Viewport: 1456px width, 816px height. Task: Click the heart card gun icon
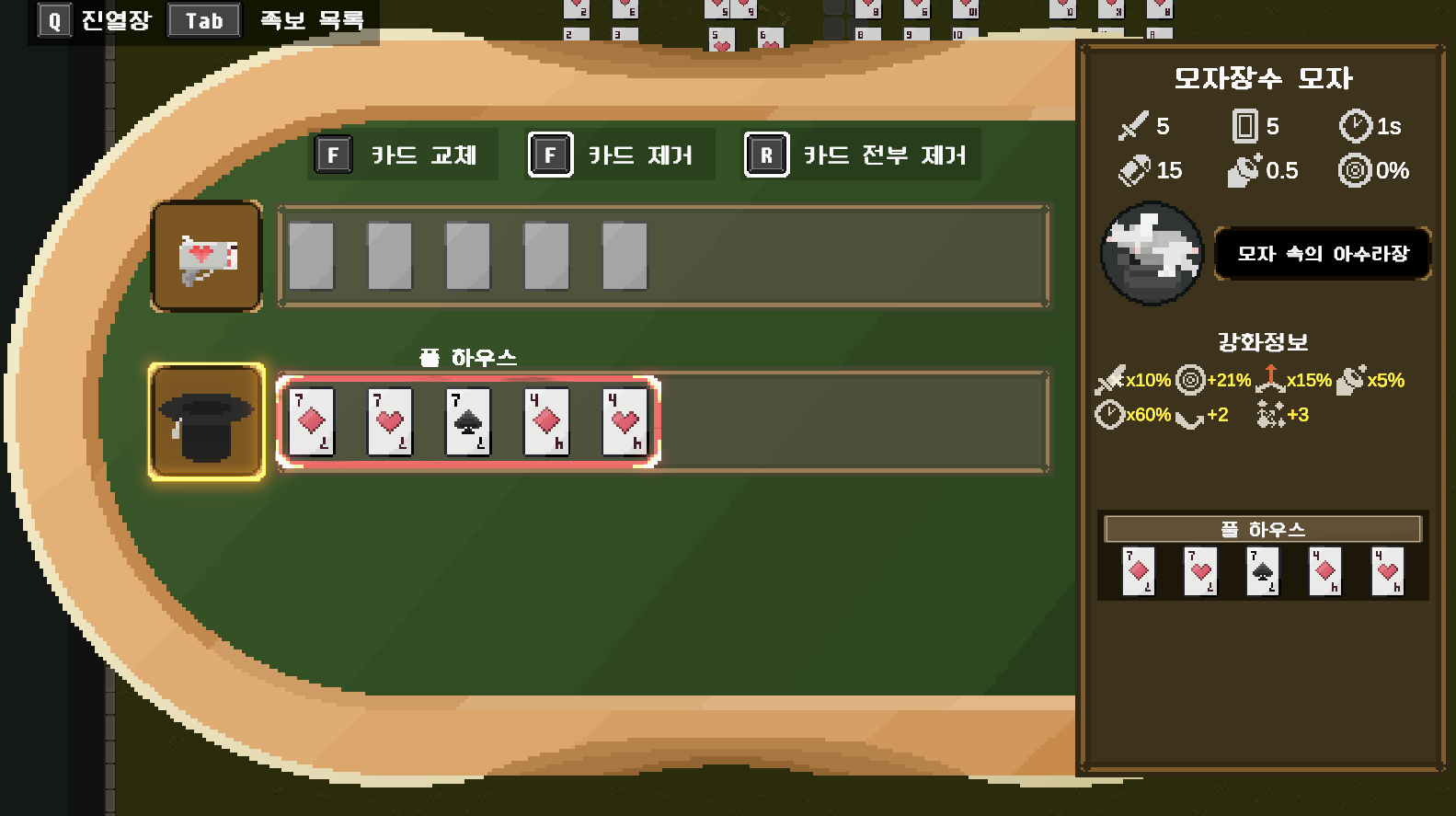(206, 255)
